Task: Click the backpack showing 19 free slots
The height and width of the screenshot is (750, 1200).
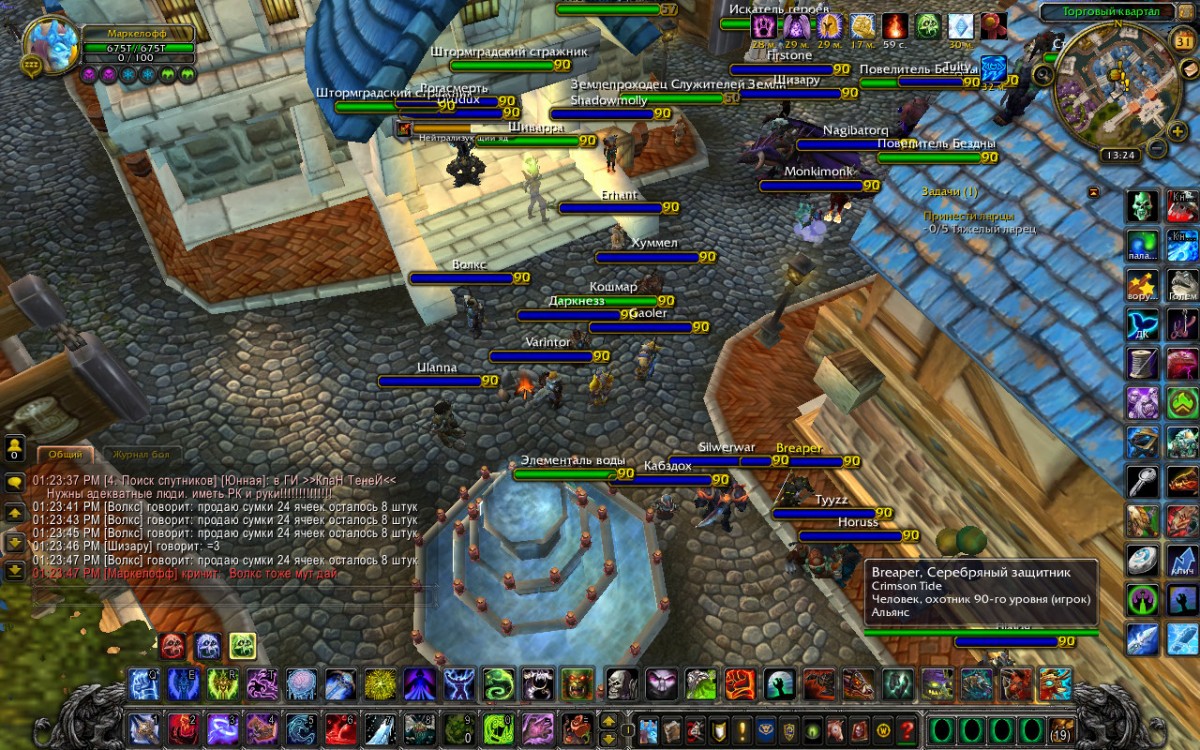Action: point(1060,729)
